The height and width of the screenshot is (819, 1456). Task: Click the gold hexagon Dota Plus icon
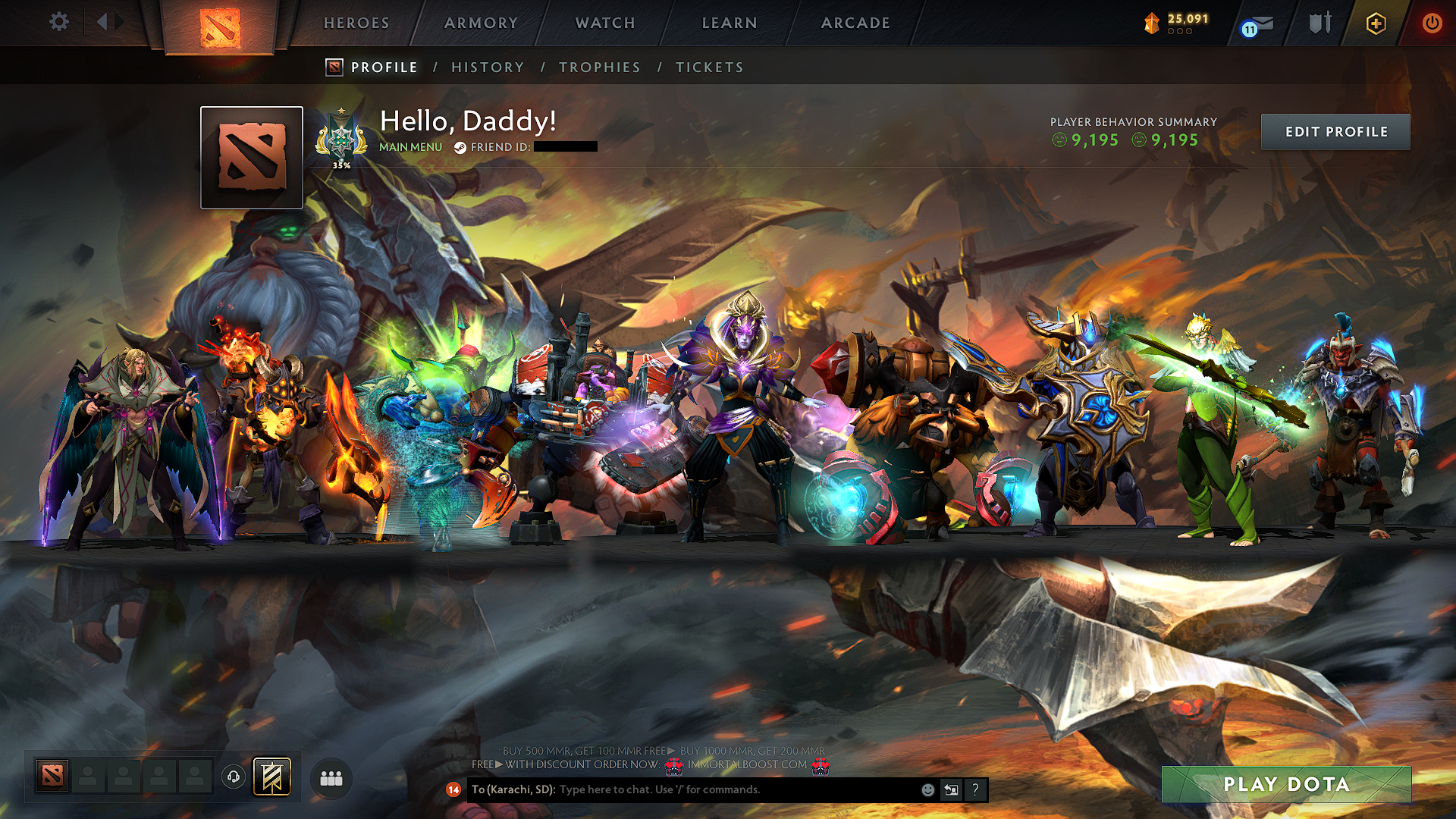point(1375,24)
